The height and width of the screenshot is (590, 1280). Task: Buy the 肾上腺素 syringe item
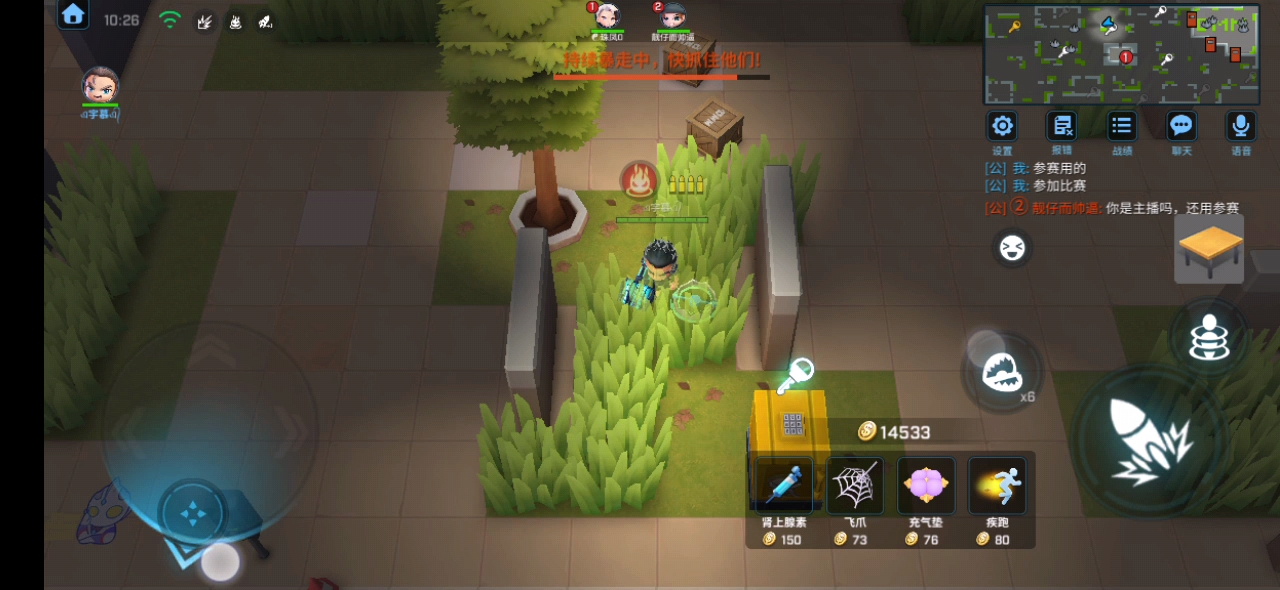[783, 487]
